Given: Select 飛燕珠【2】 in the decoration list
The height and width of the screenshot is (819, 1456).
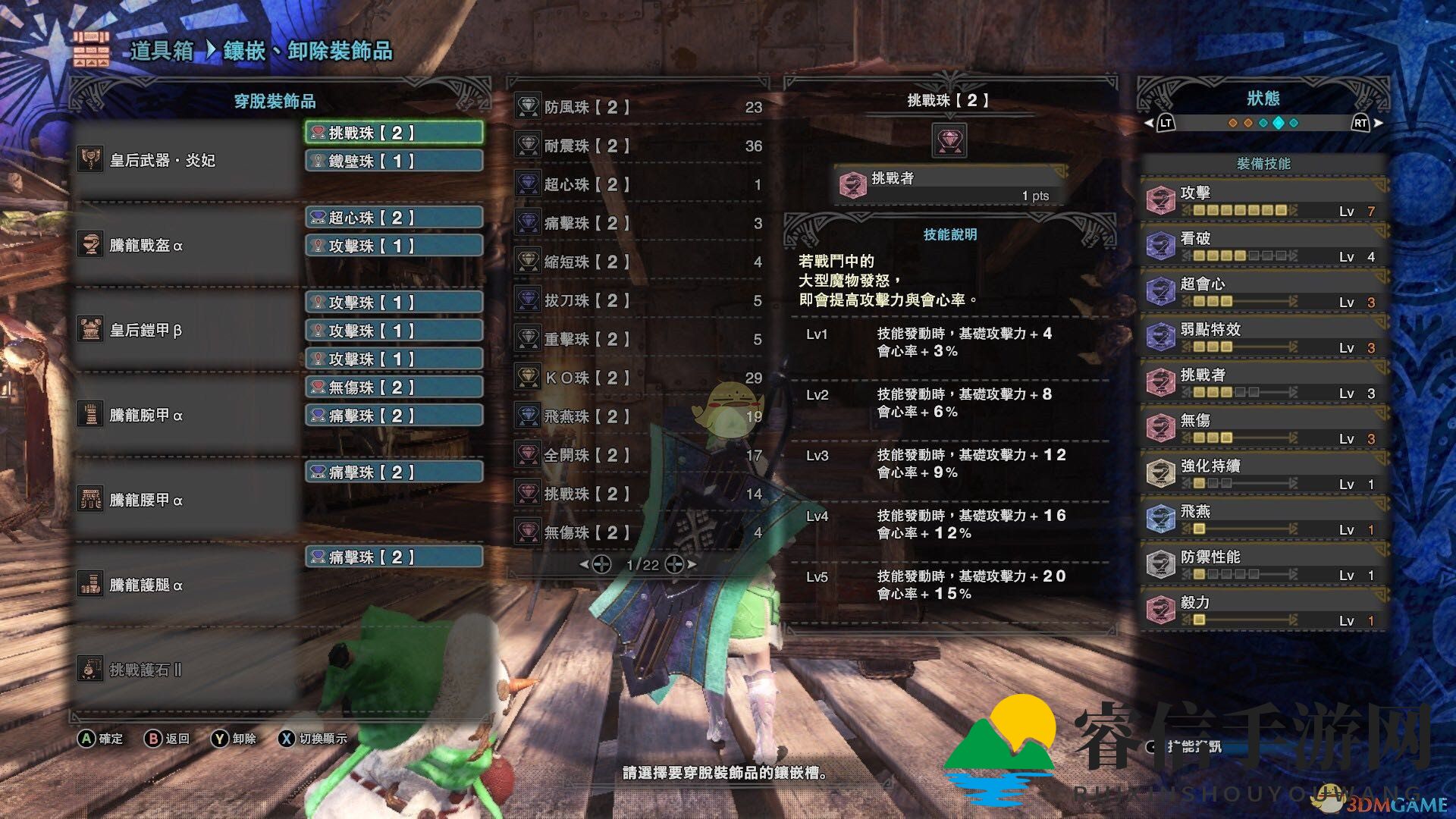Looking at the screenshot, I should (x=637, y=416).
